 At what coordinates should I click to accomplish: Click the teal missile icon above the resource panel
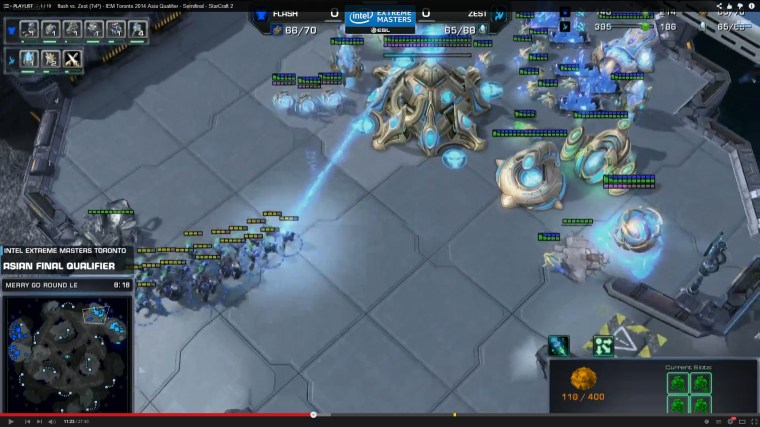pos(559,346)
